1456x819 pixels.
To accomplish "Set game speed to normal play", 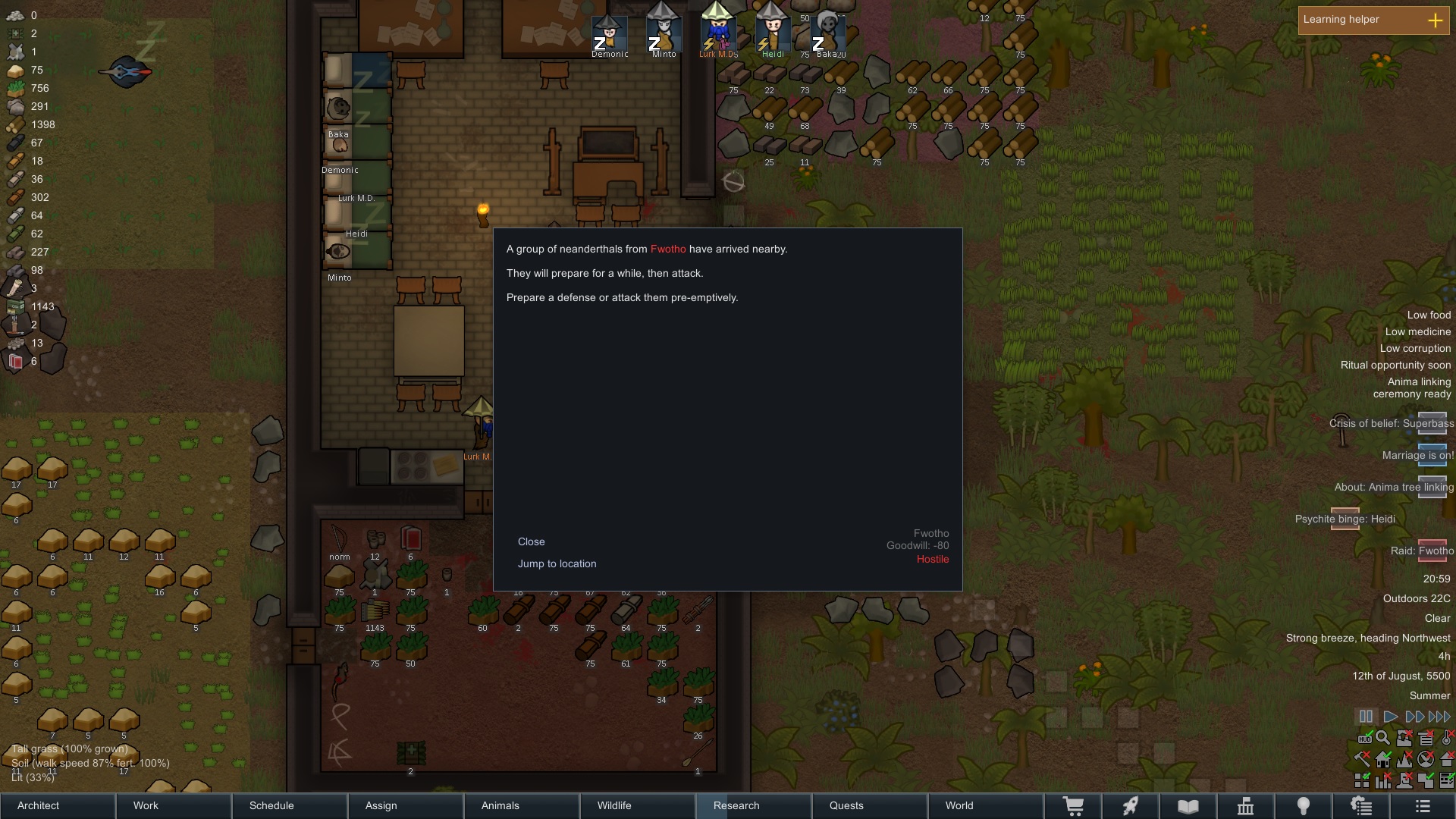I will pyautogui.click(x=1390, y=717).
